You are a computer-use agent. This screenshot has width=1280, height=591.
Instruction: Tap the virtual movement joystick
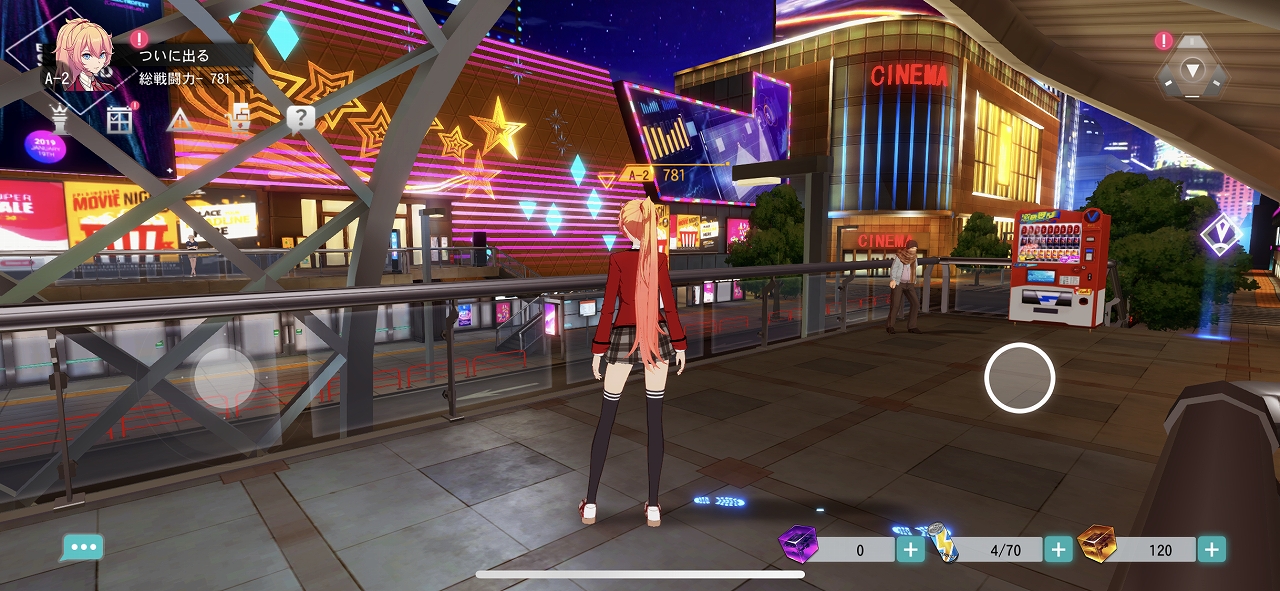(224, 378)
